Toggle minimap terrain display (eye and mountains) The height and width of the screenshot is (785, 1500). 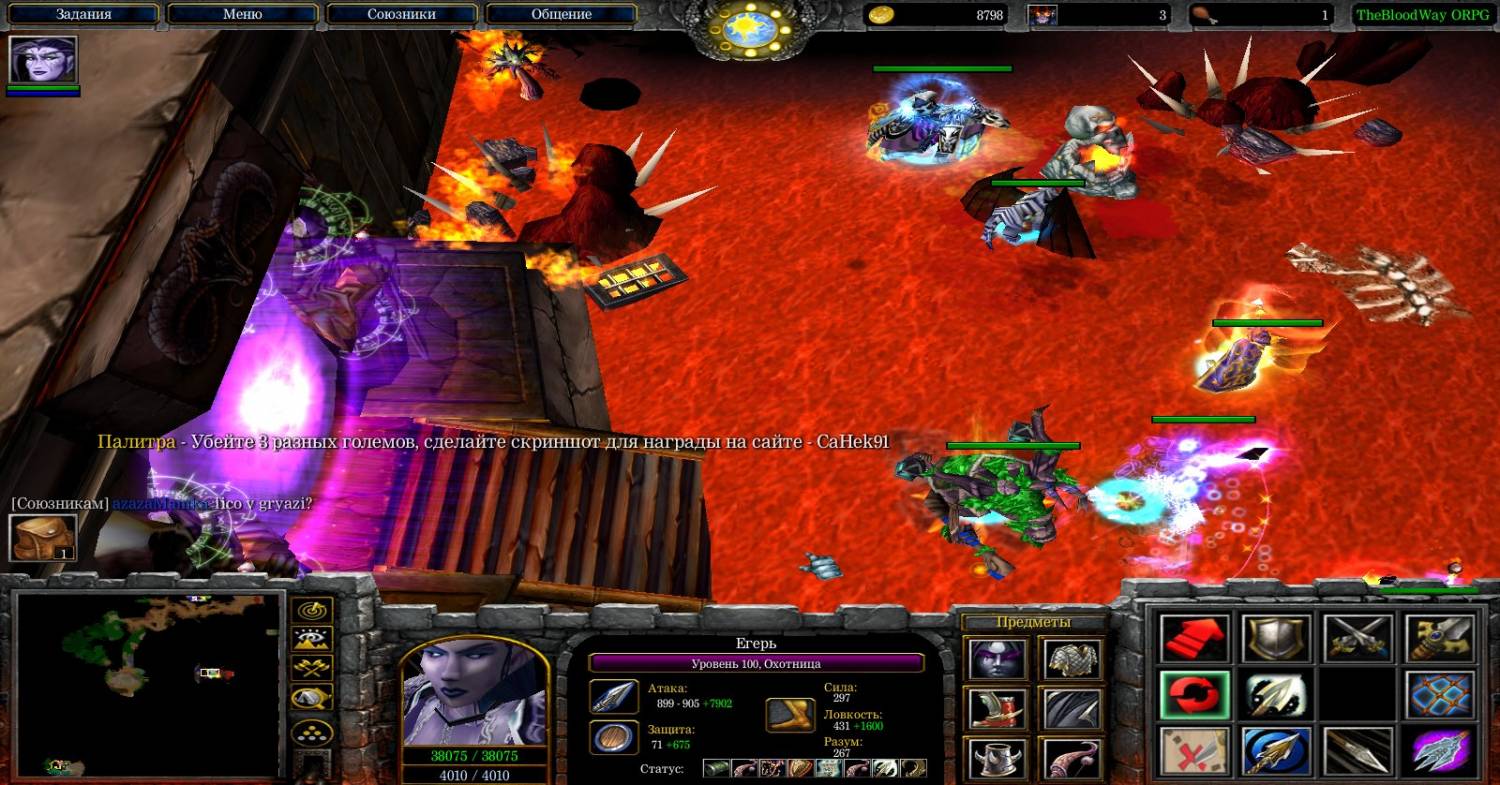(x=311, y=639)
